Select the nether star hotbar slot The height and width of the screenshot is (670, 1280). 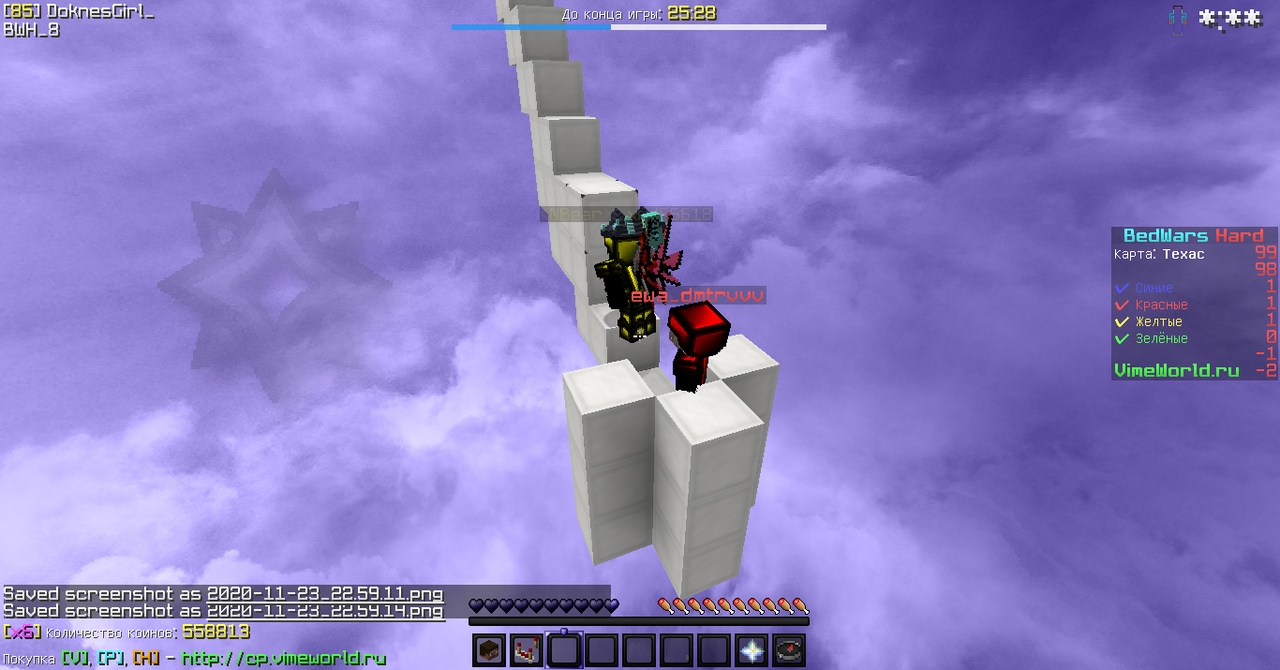[752, 651]
